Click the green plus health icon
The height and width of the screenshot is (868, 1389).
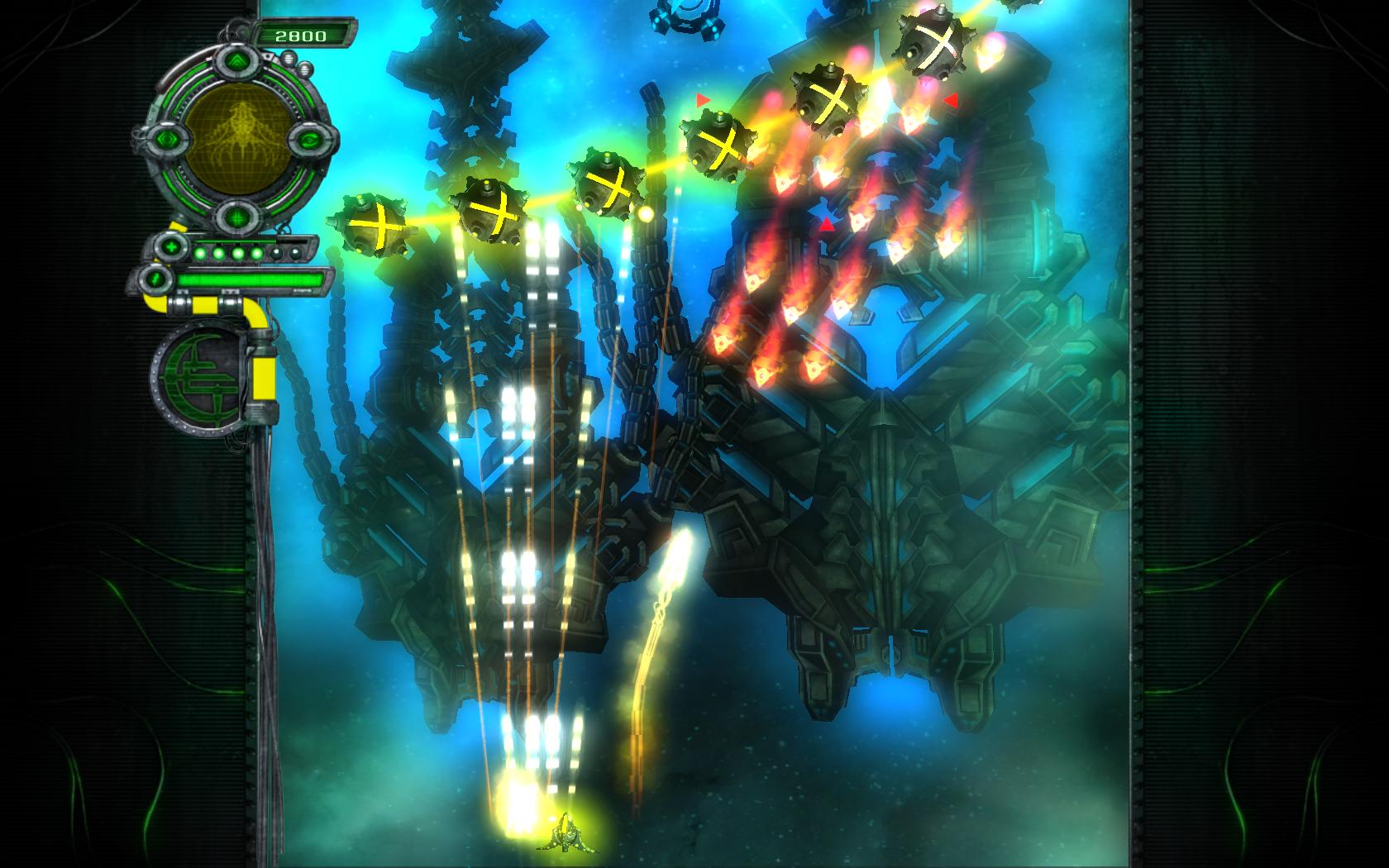point(171,246)
